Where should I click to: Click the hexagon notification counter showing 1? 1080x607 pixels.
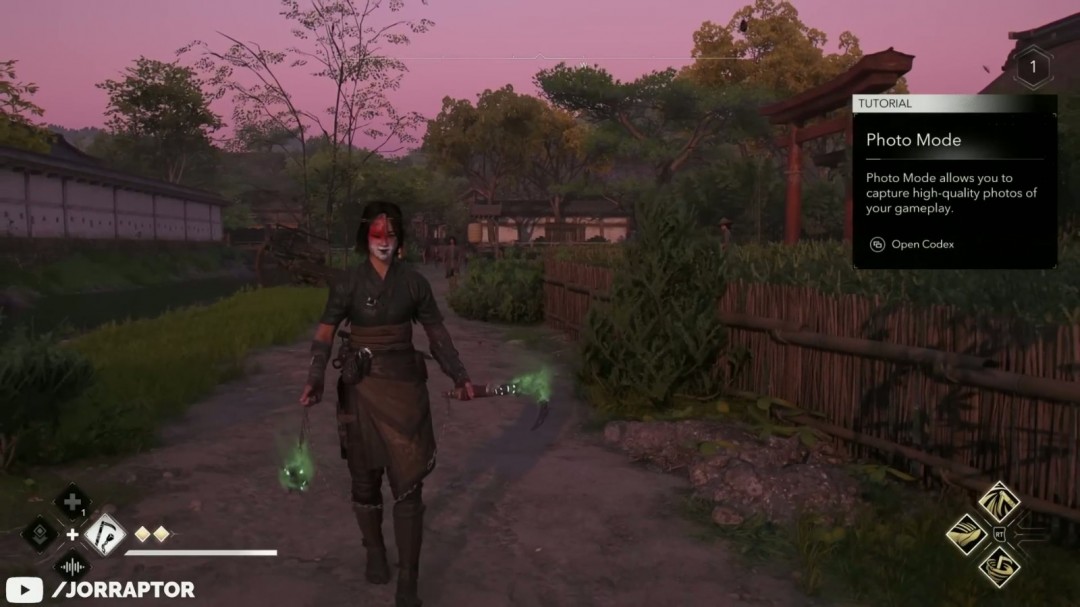[x=1032, y=68]
